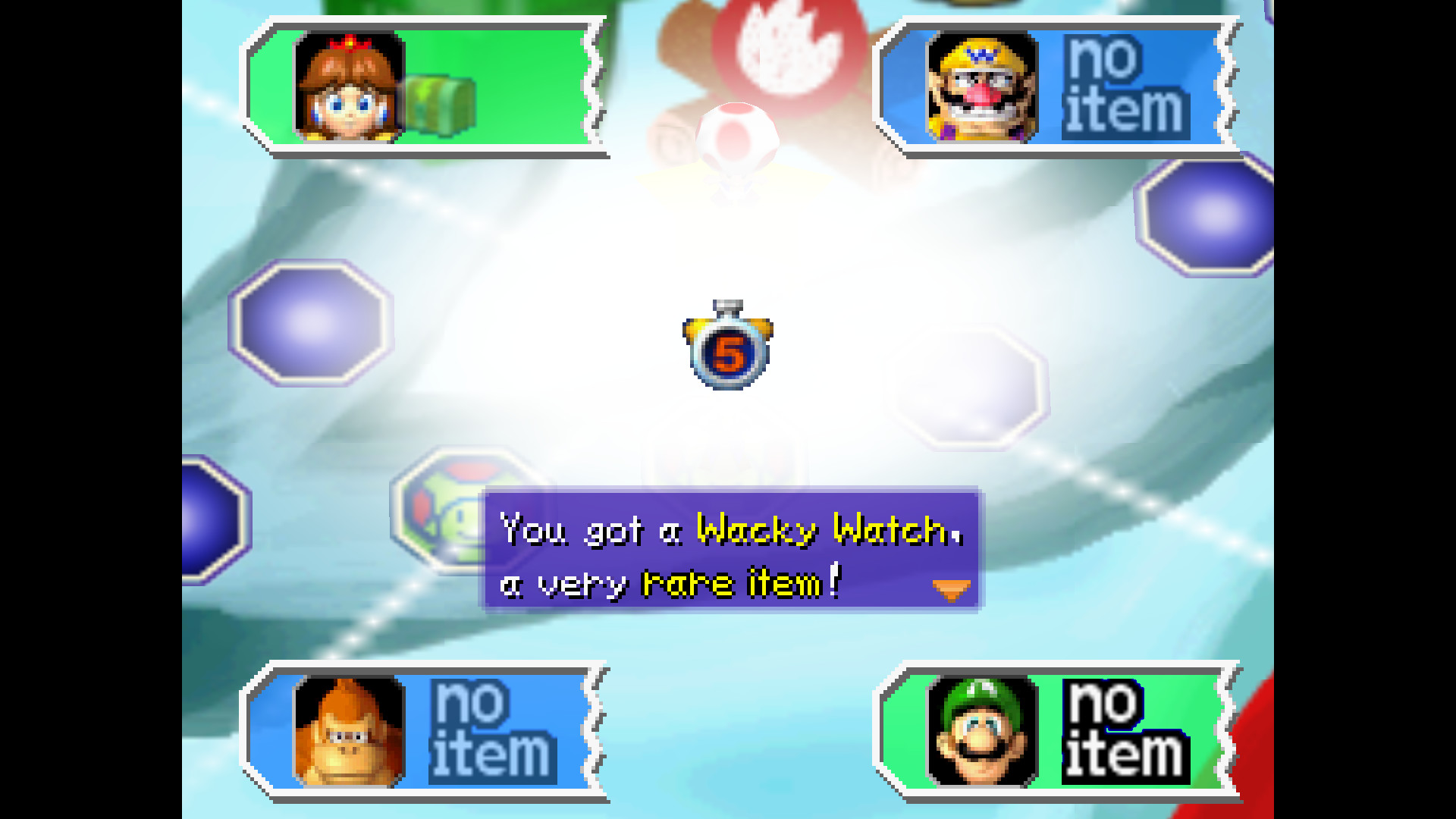Advance the dialogue with the orange arrow

click(x=951, y=589)
